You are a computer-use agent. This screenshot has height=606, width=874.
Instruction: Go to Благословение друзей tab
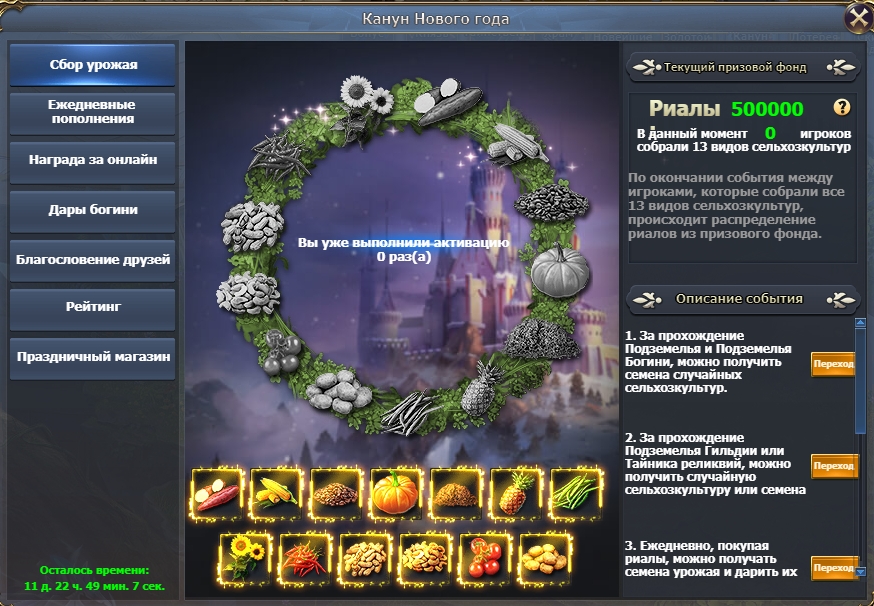(93, 259)
